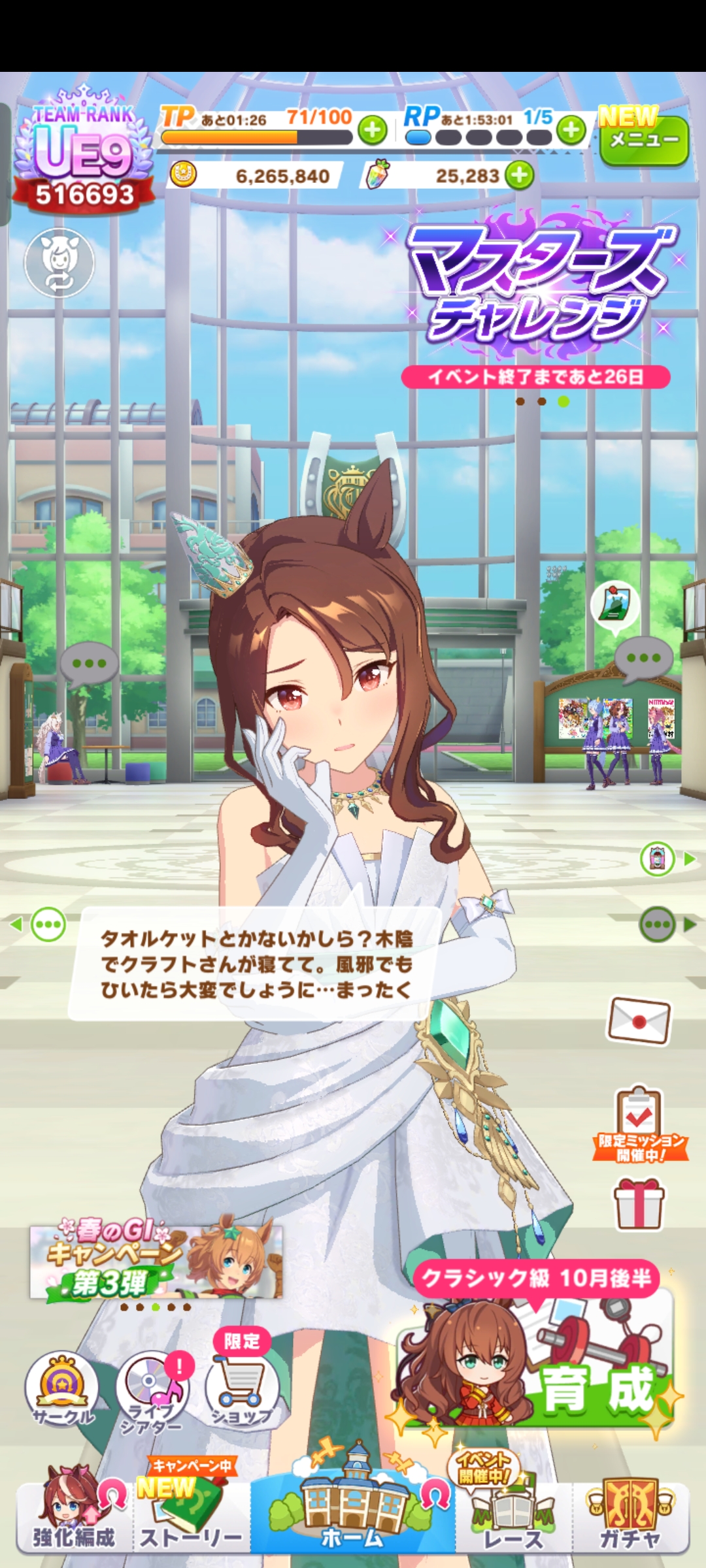This screenshot has height=1568, width=706.
Task: Switch to the 強化編成 tab
Action: tap(73, 1516)
